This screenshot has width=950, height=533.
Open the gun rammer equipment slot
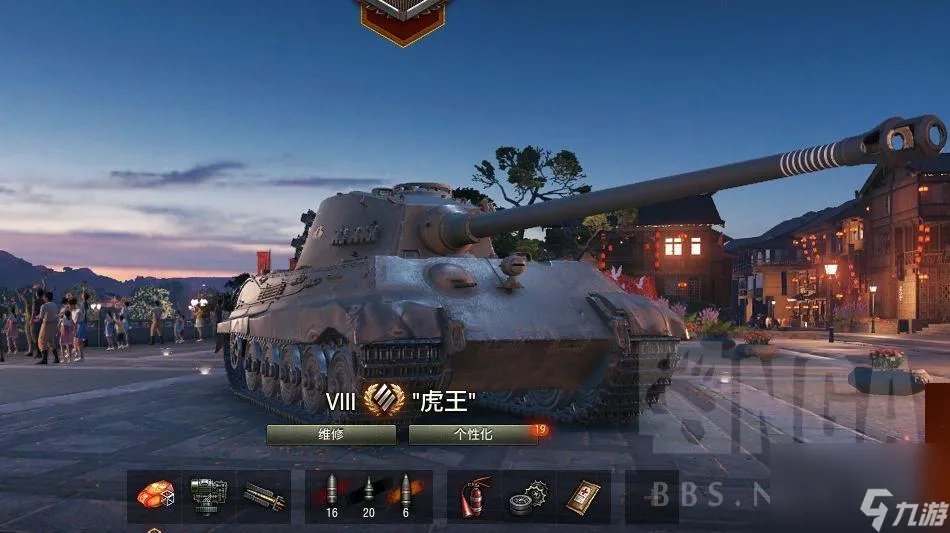tap(209, 496)
